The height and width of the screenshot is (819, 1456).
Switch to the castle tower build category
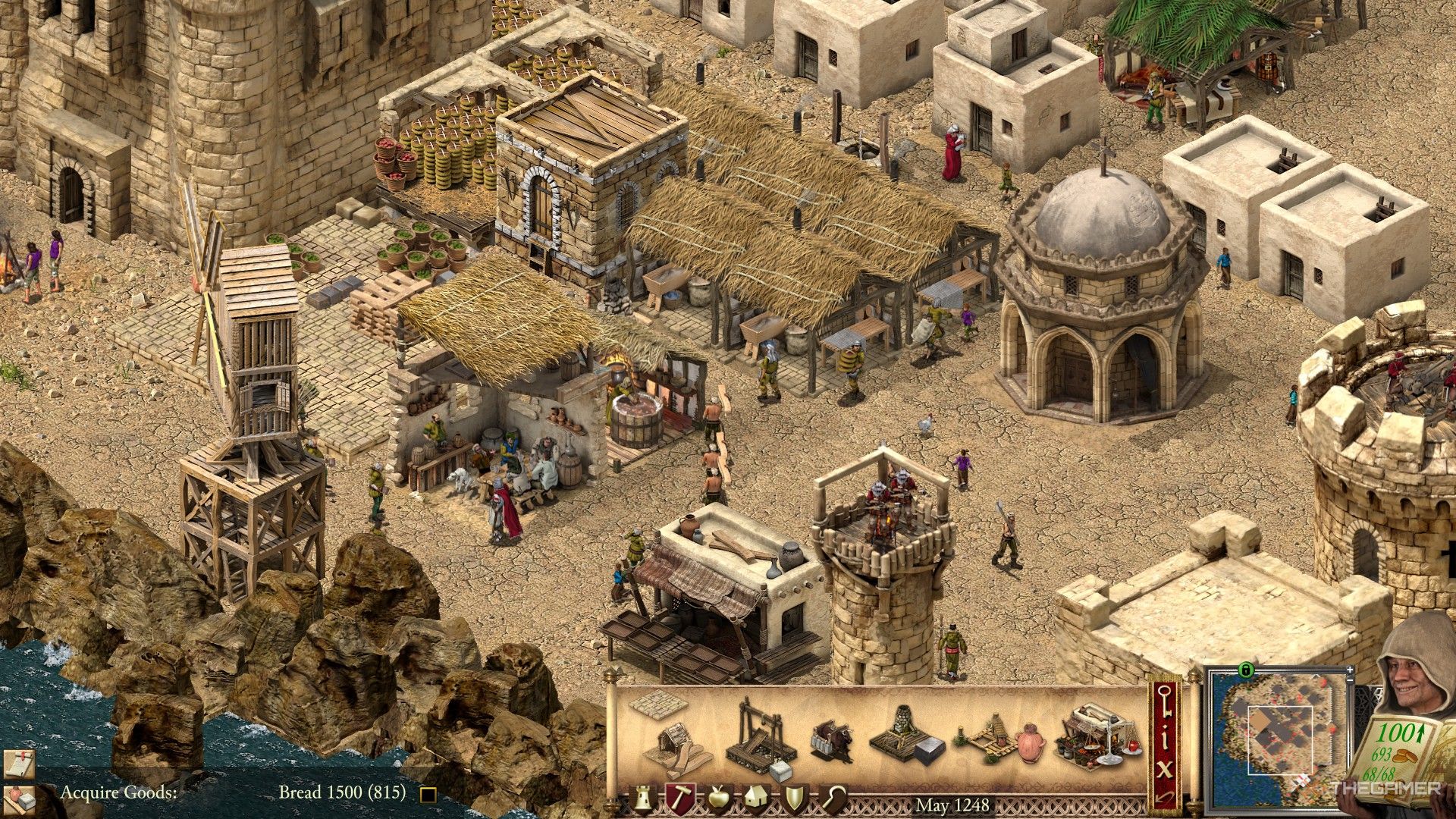pos(644,799)
